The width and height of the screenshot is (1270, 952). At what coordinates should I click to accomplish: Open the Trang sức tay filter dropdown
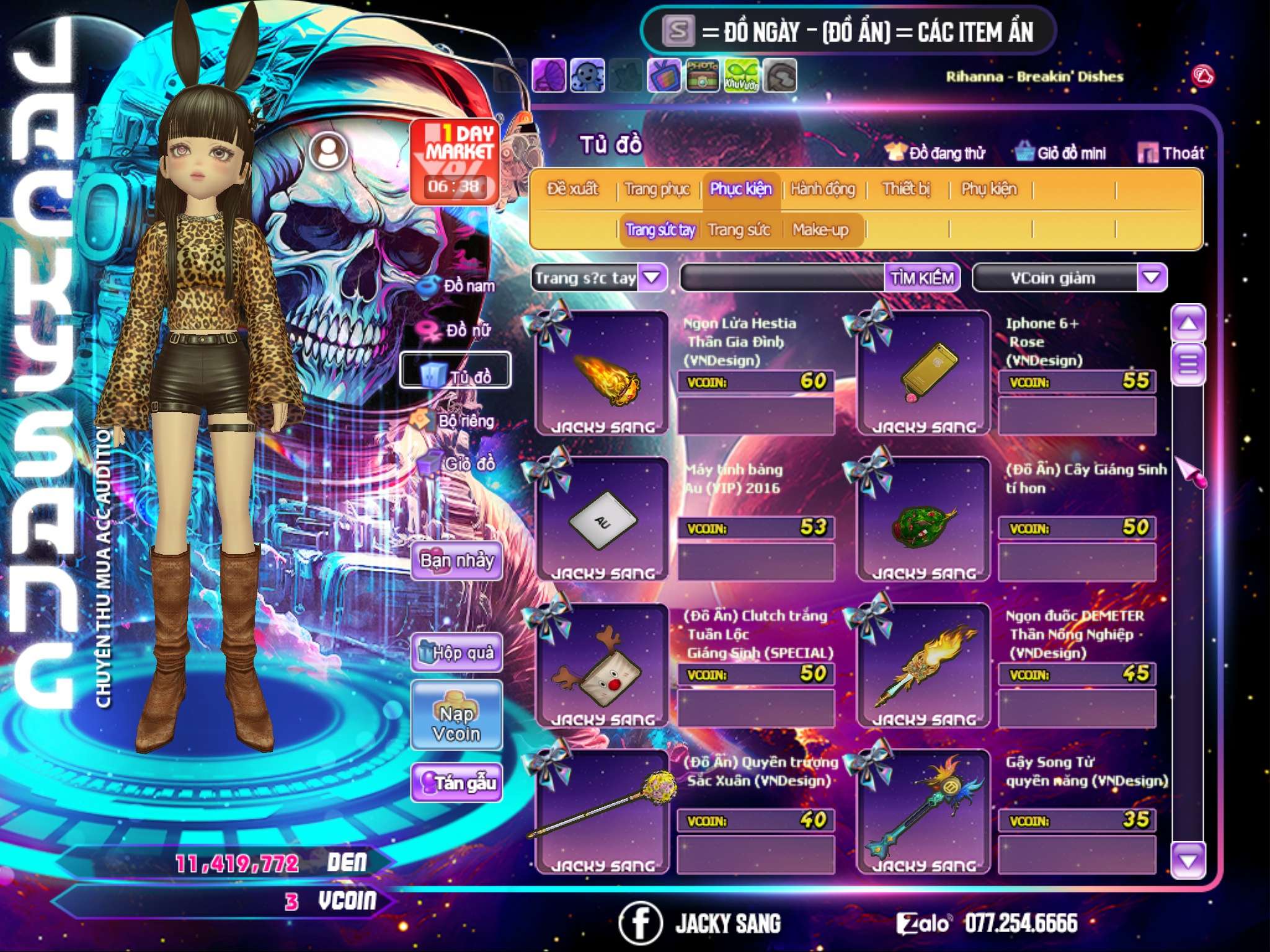652,278
